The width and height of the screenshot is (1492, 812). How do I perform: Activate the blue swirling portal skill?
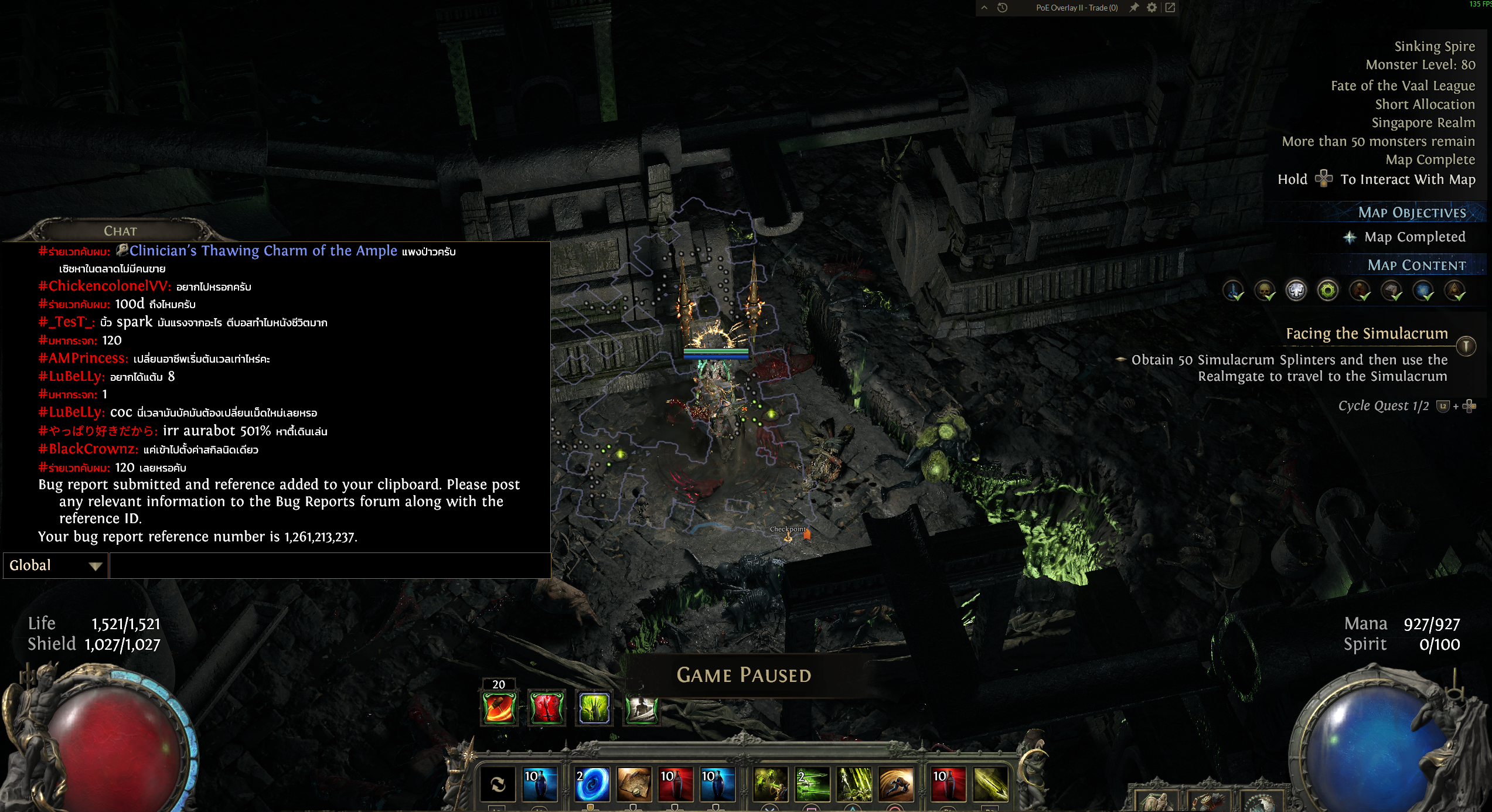click(592, 784)
